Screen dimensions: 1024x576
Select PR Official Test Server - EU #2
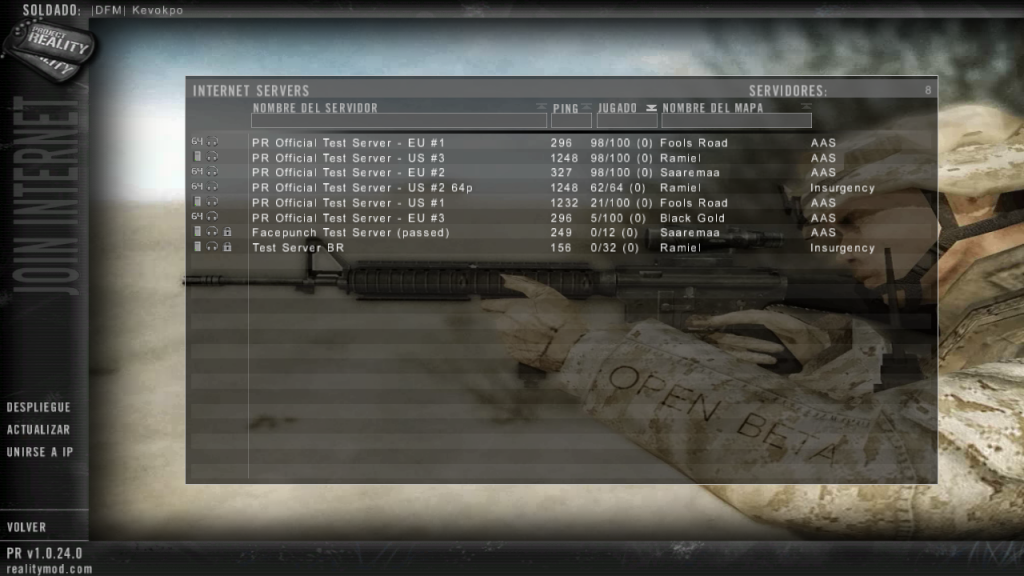pos(348,173)
